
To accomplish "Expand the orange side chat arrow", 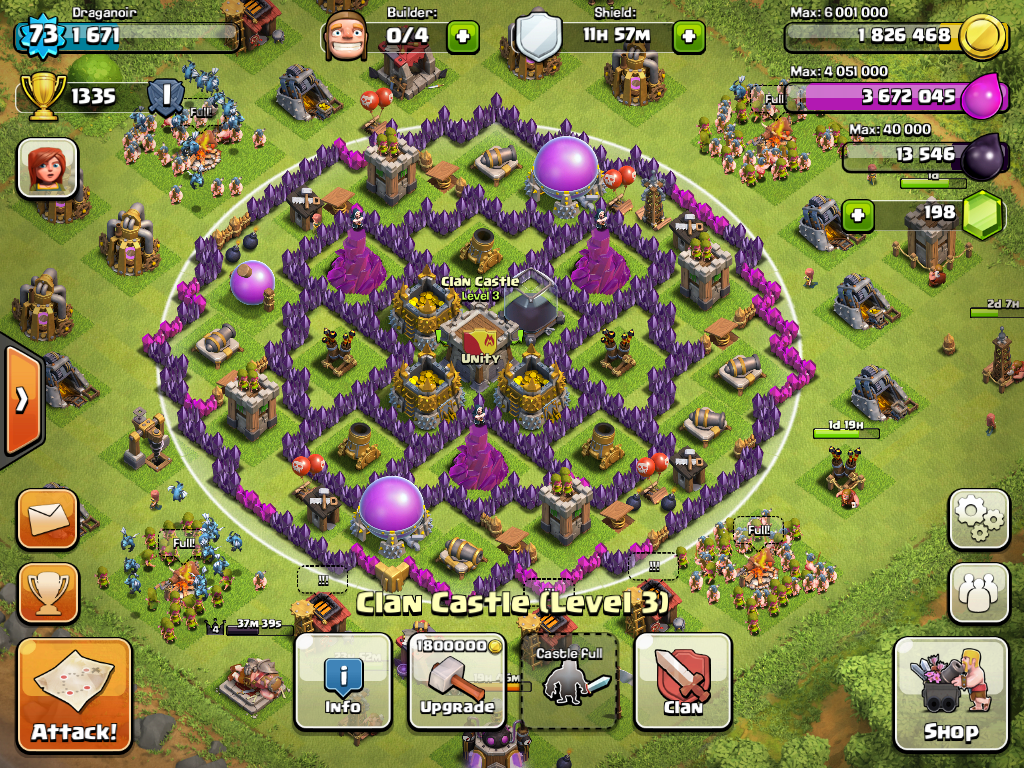I will pos(21,400).
